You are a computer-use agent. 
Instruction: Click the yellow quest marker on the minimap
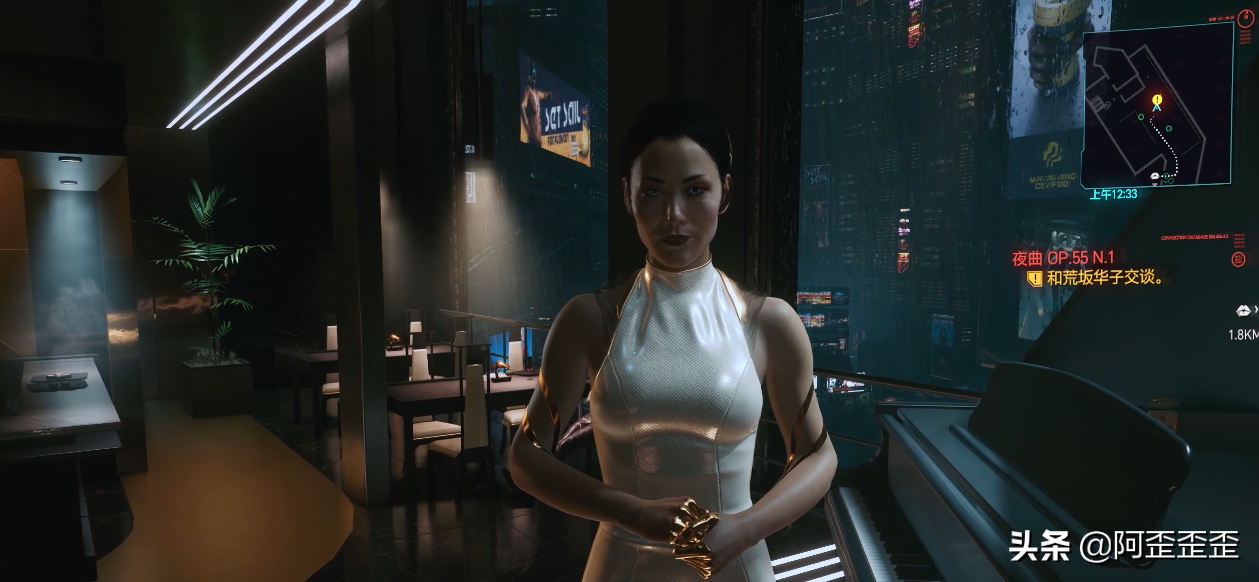point(1157,100)
